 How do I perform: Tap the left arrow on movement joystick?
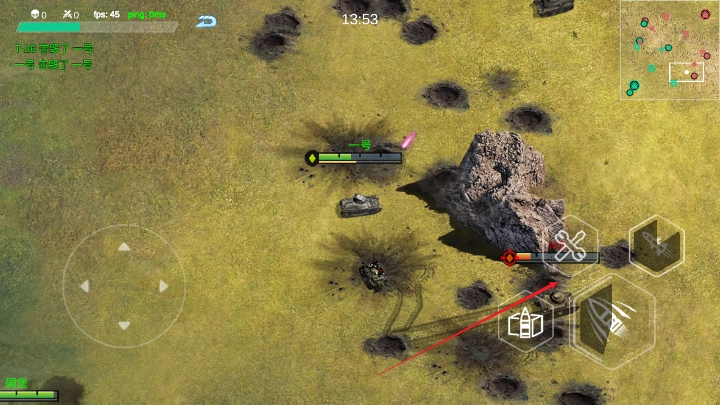(x=84, y=286)
